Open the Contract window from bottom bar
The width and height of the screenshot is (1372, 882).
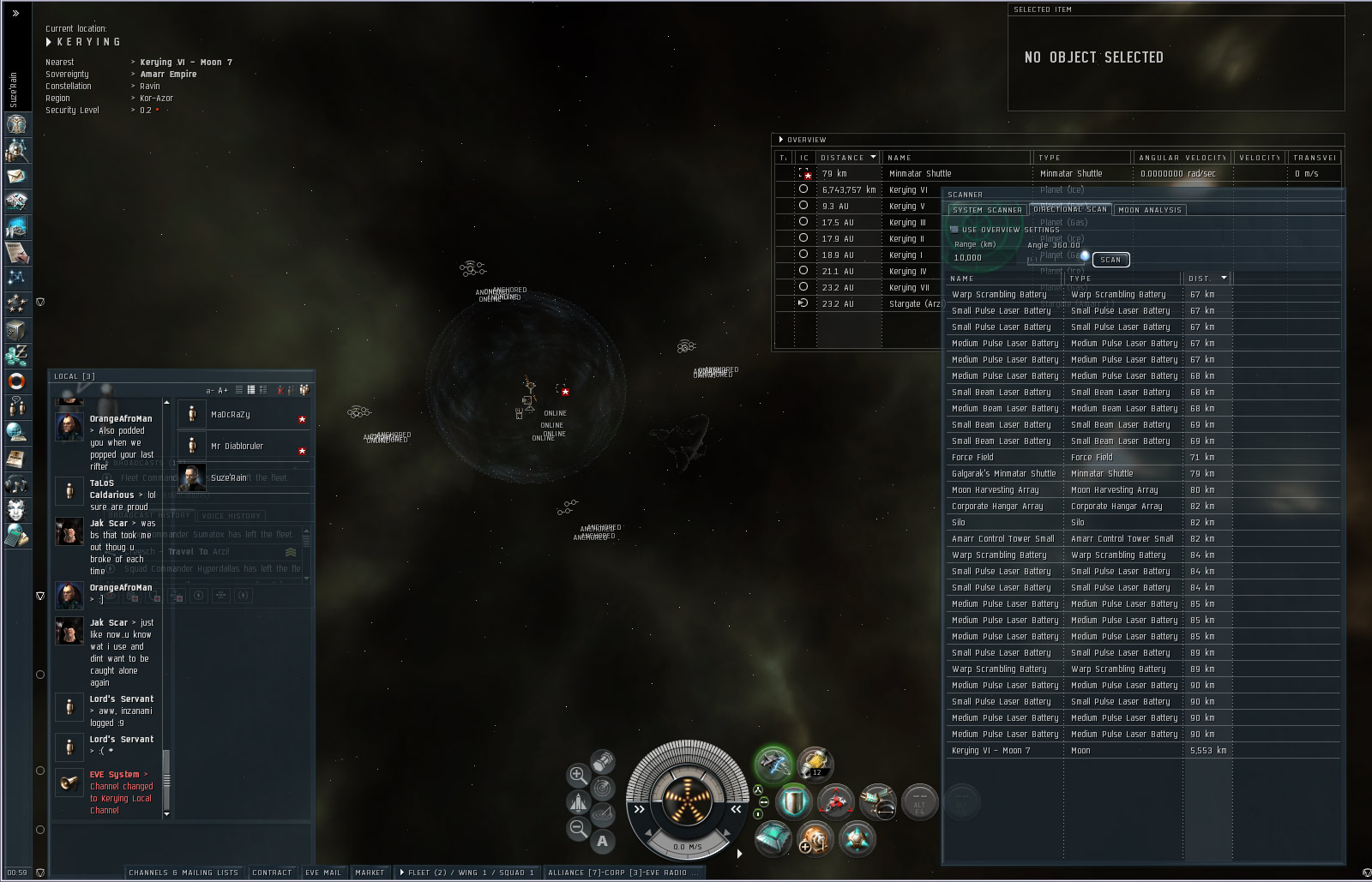272,873
